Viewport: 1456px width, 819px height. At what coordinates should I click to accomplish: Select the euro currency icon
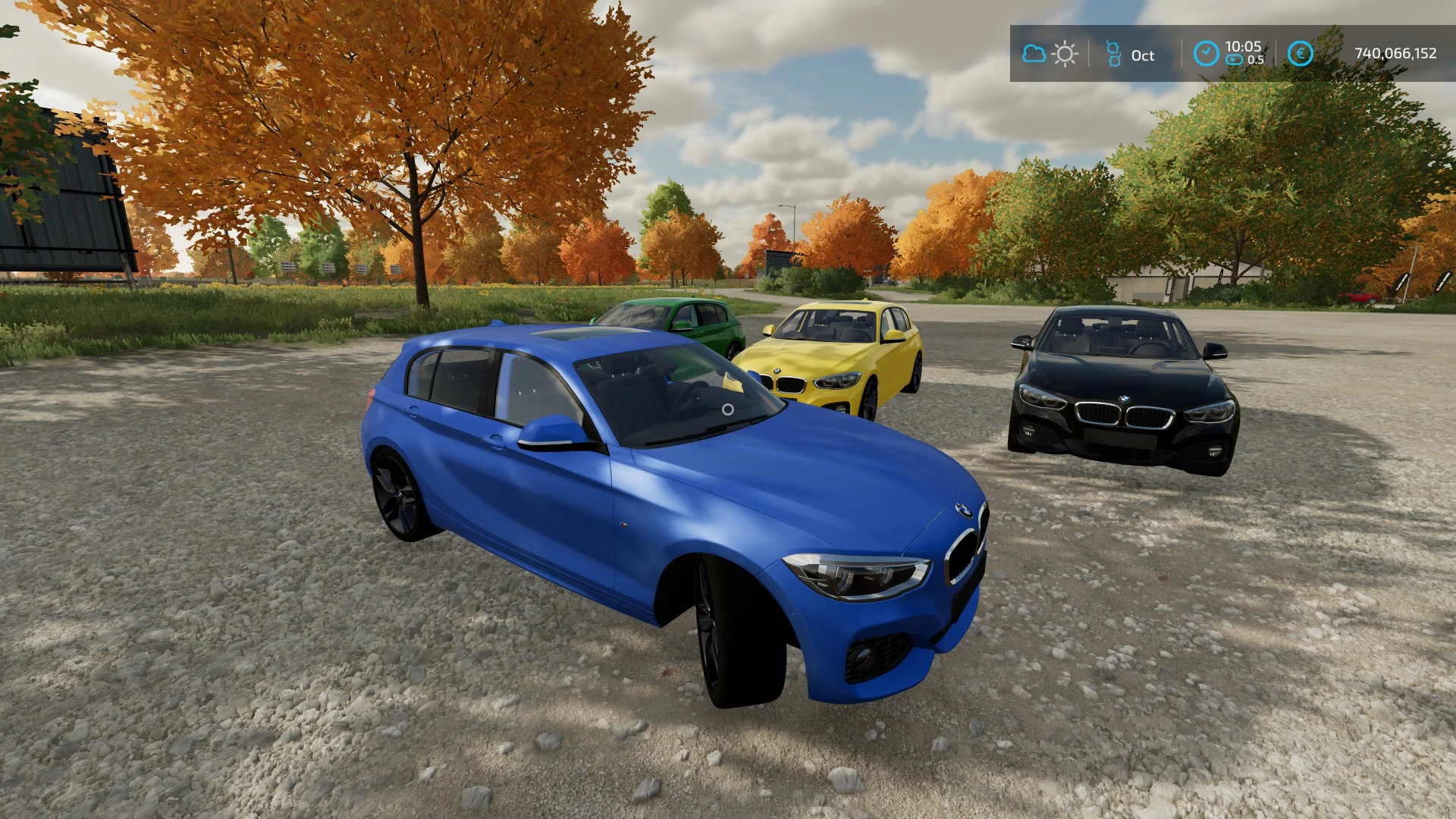1300,54
